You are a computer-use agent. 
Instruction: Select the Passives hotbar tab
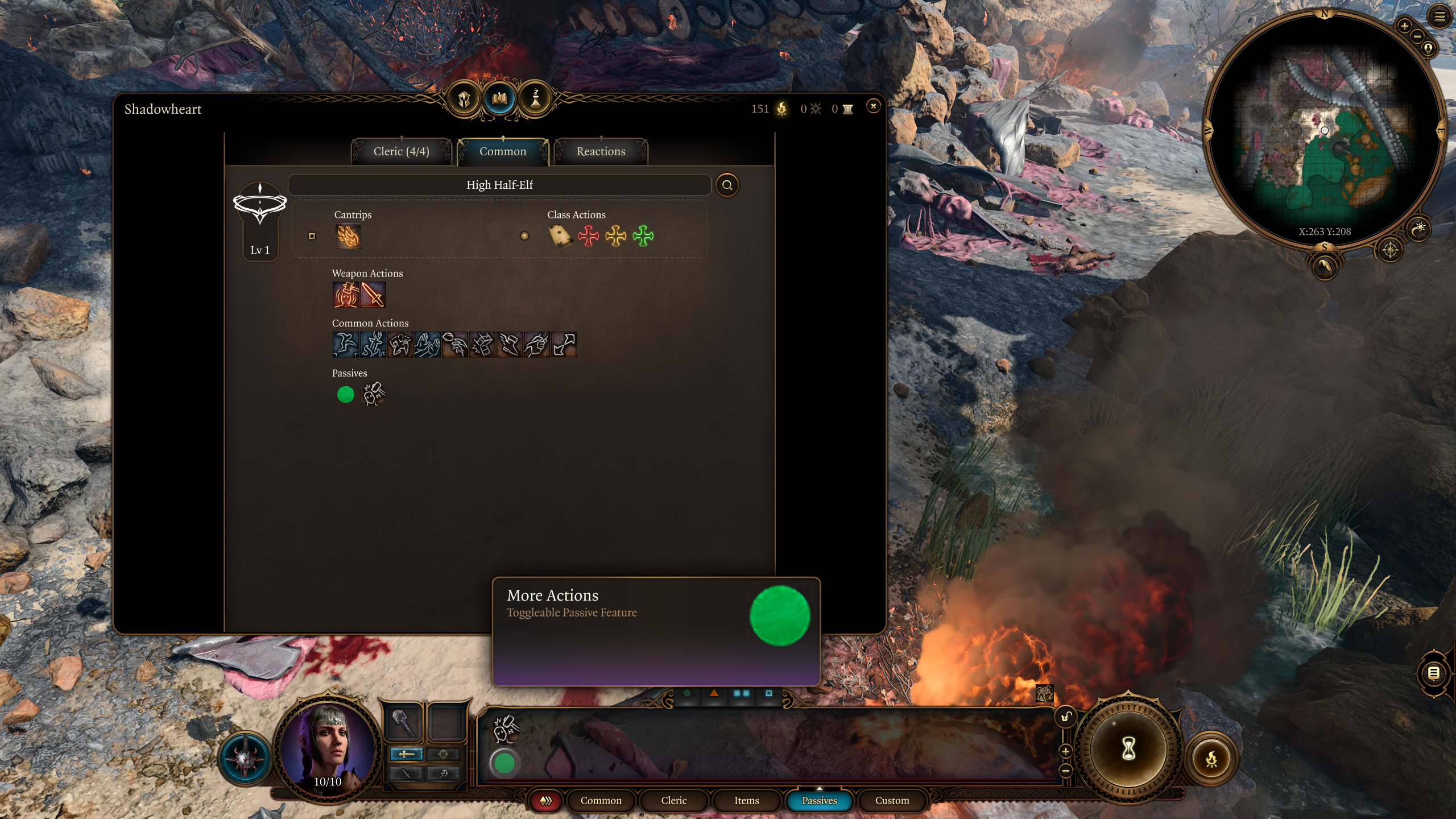coord(819,800)
